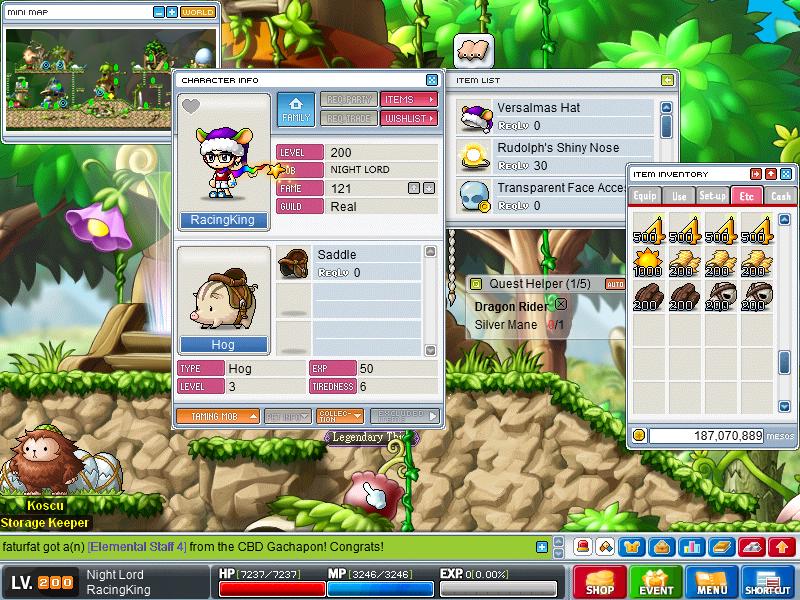Open the Family panel

point(295,109)
